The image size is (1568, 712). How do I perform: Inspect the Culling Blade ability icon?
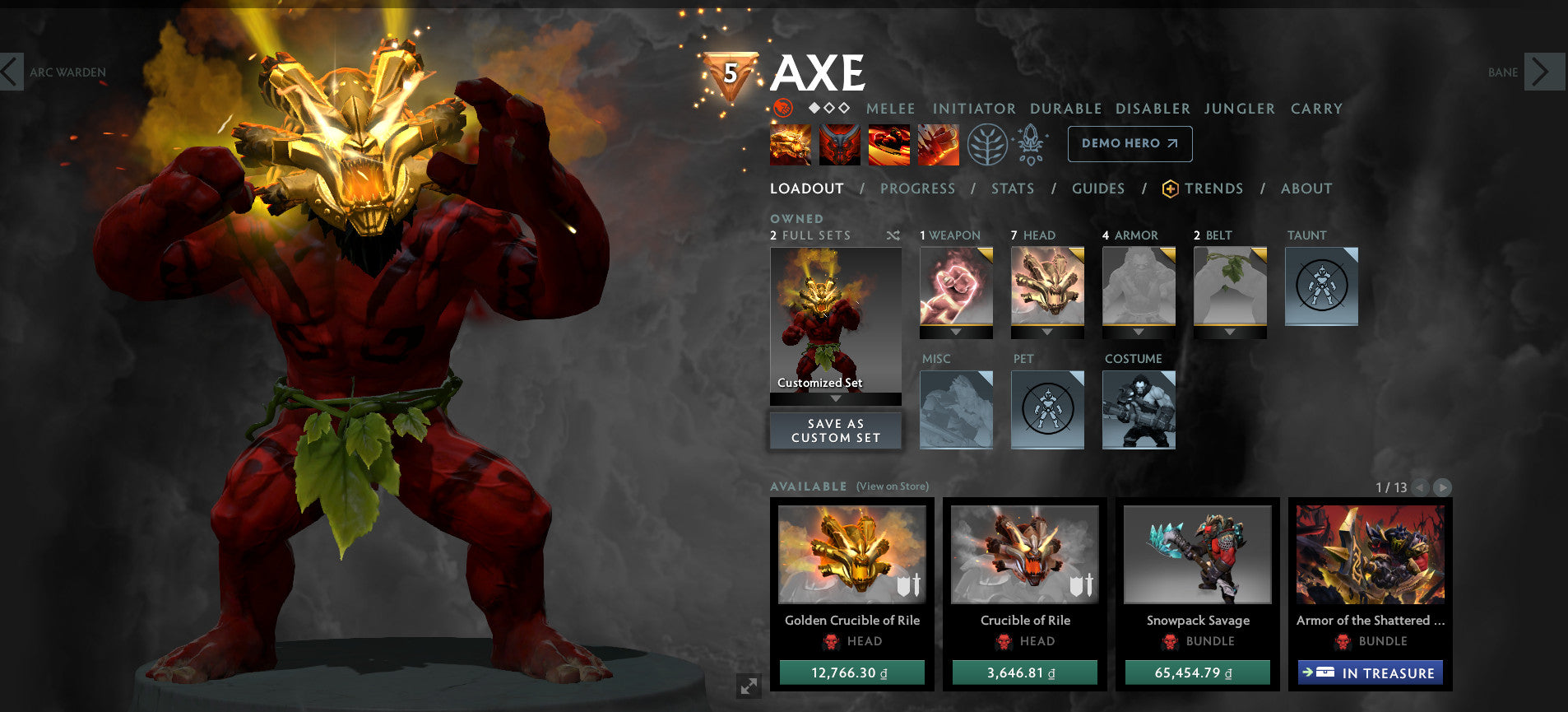tap(938, 144)
